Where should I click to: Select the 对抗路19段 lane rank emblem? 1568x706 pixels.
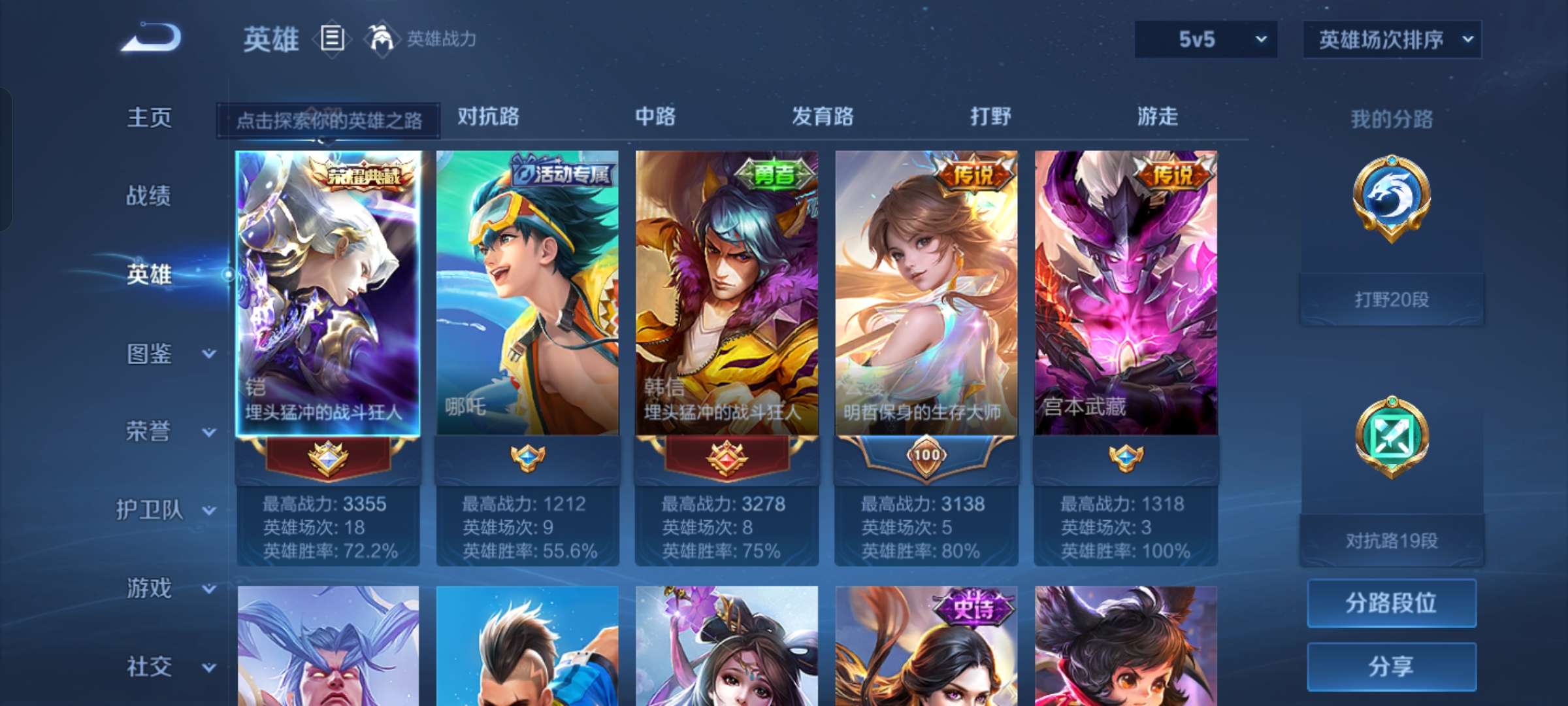click(1390, 437)
